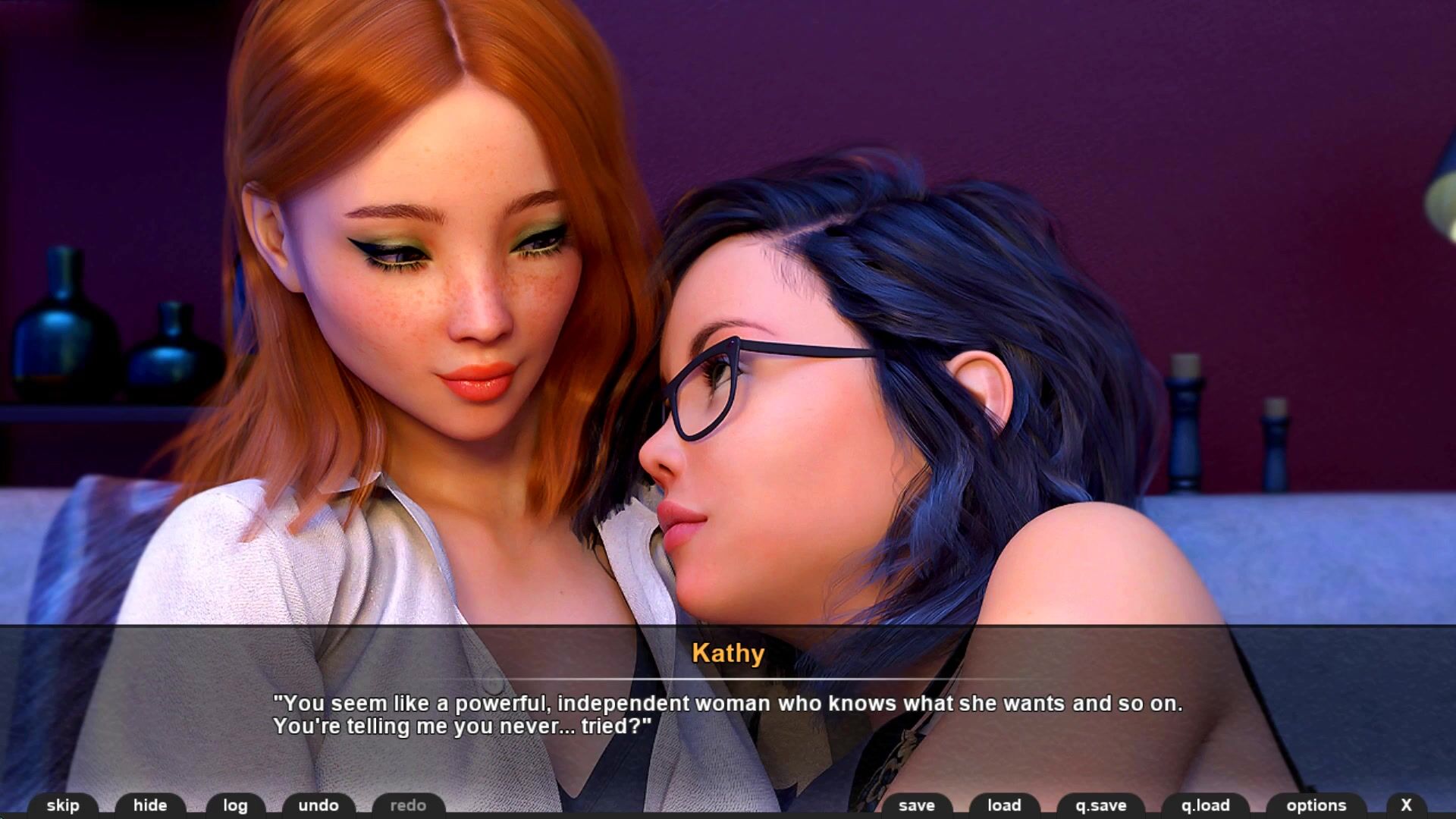Open the options menu

[1316, 805]
